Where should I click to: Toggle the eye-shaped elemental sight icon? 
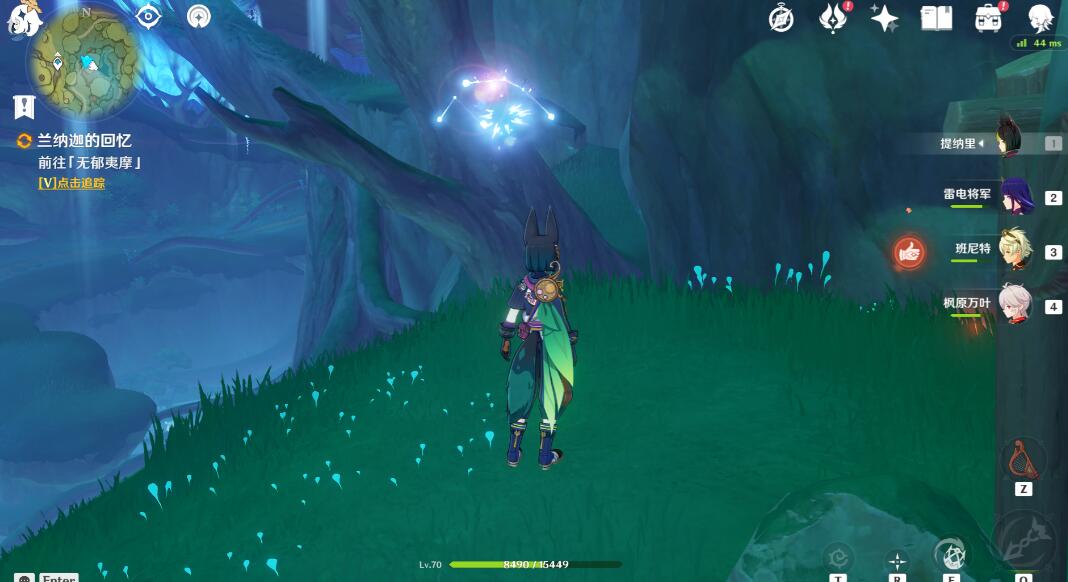[x=148, y=16]
